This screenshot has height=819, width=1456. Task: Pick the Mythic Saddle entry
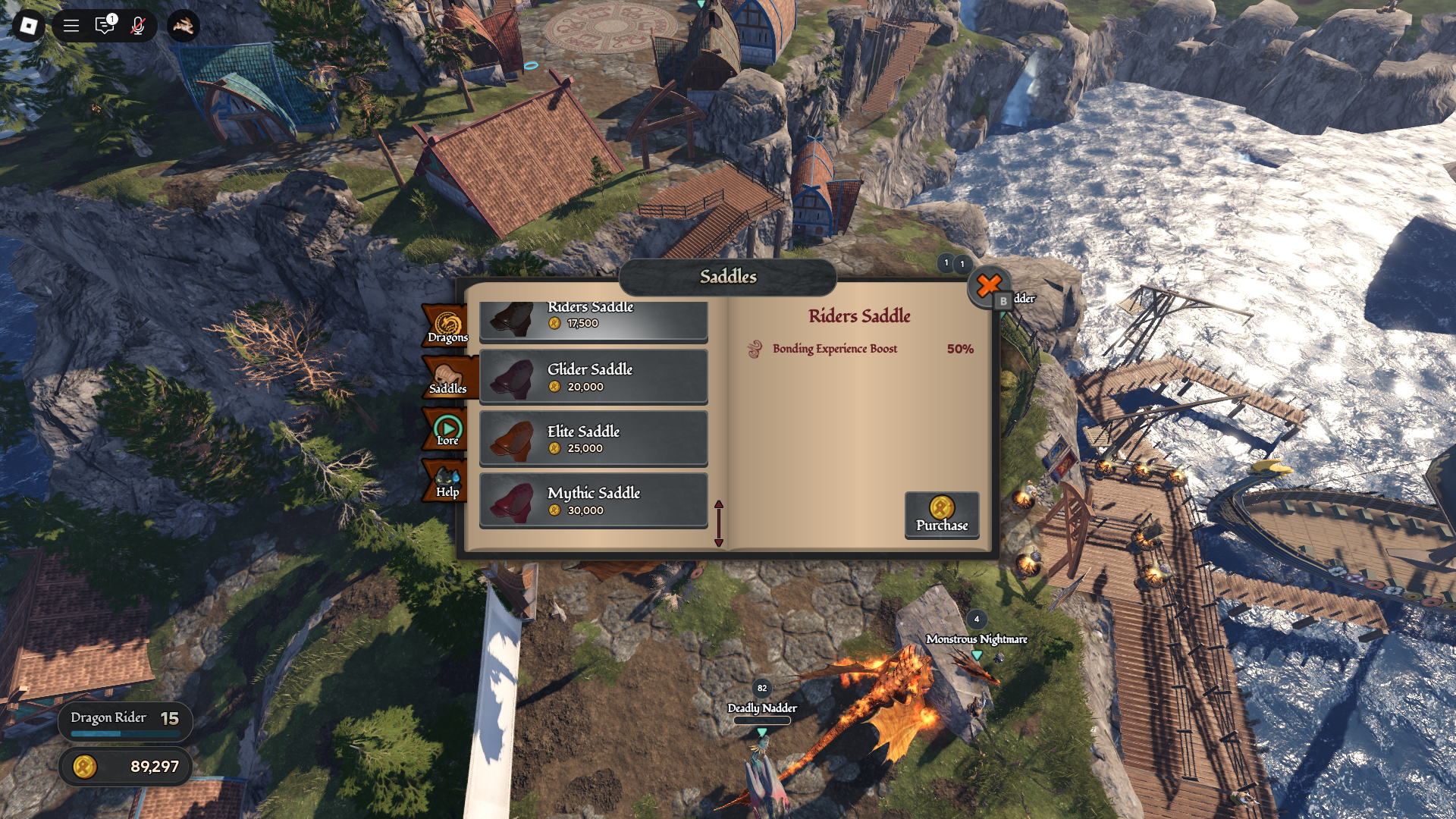[593, 500]
